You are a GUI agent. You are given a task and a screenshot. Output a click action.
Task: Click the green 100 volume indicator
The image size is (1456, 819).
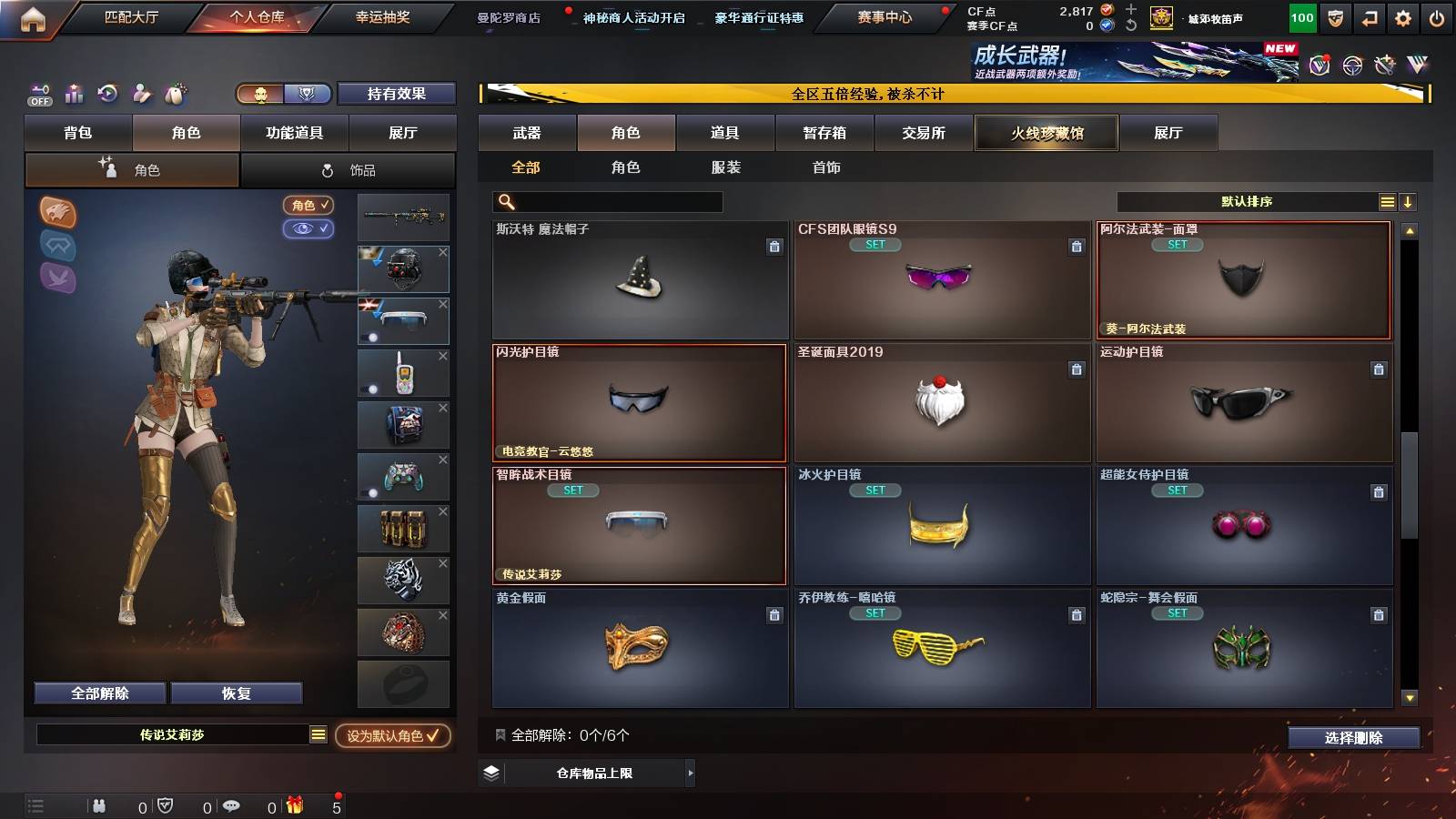[x=1302, y=16]
